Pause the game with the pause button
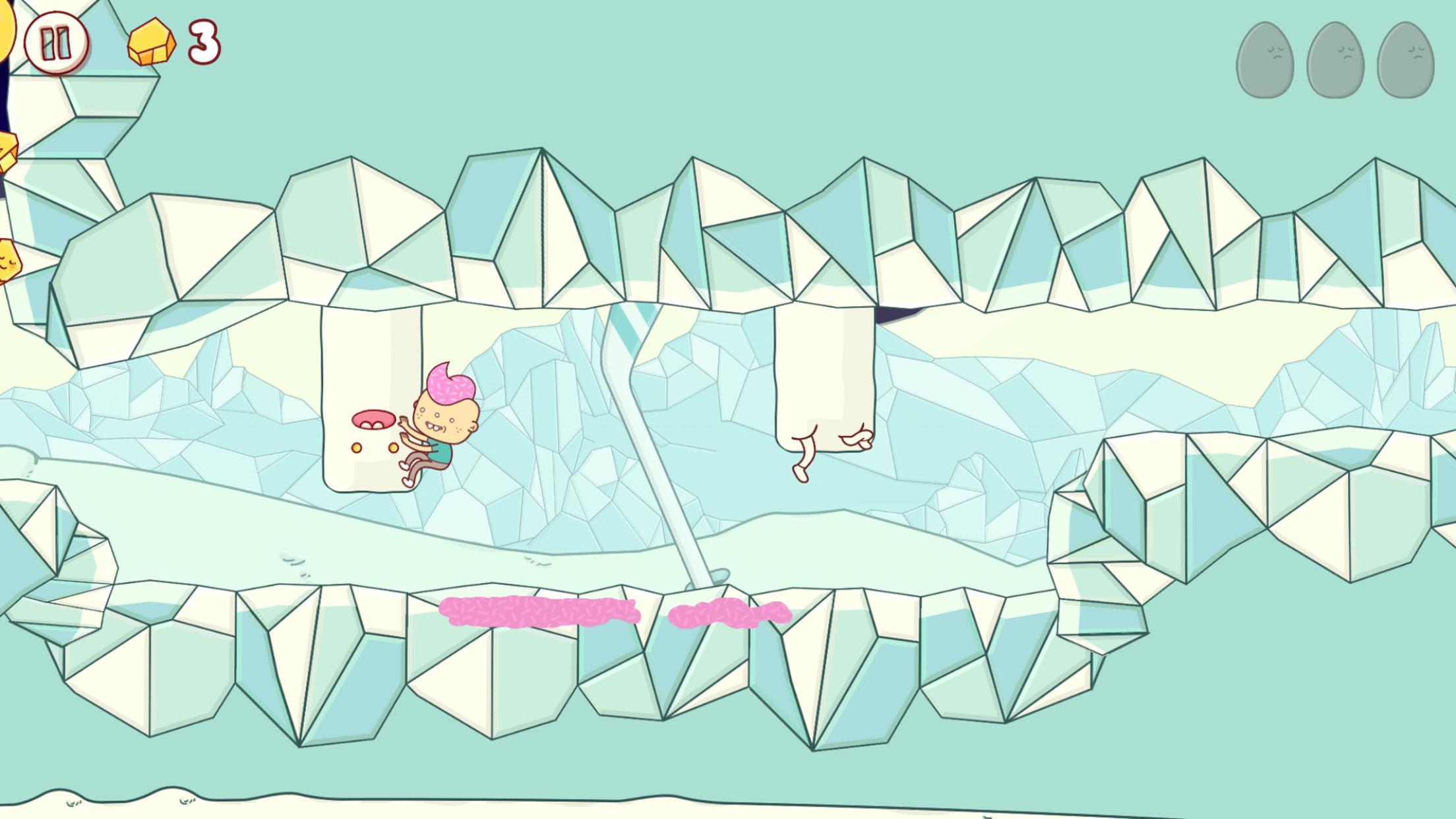This screenshot has height=819, width=1456. coord(56,44)
